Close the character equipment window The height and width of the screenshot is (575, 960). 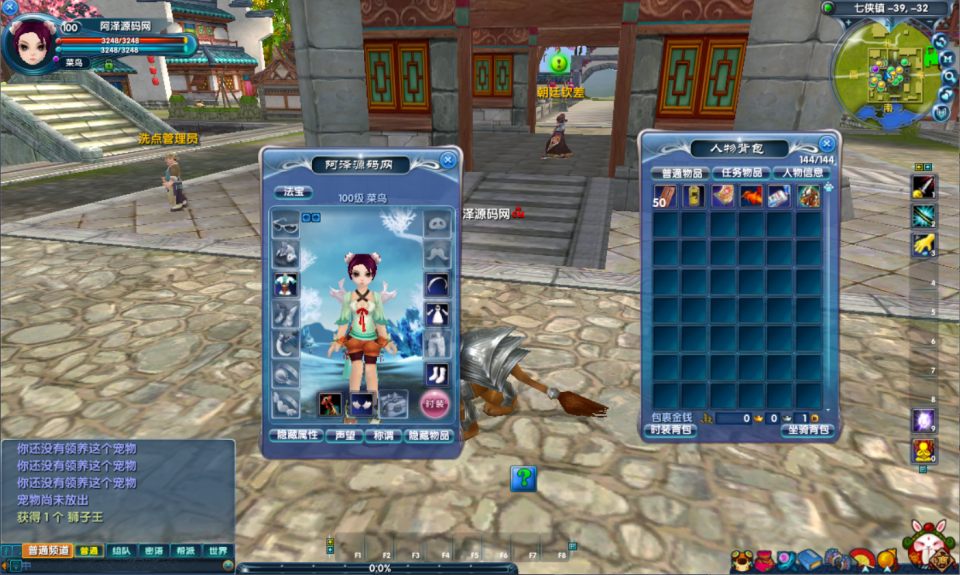pos(448,159)
